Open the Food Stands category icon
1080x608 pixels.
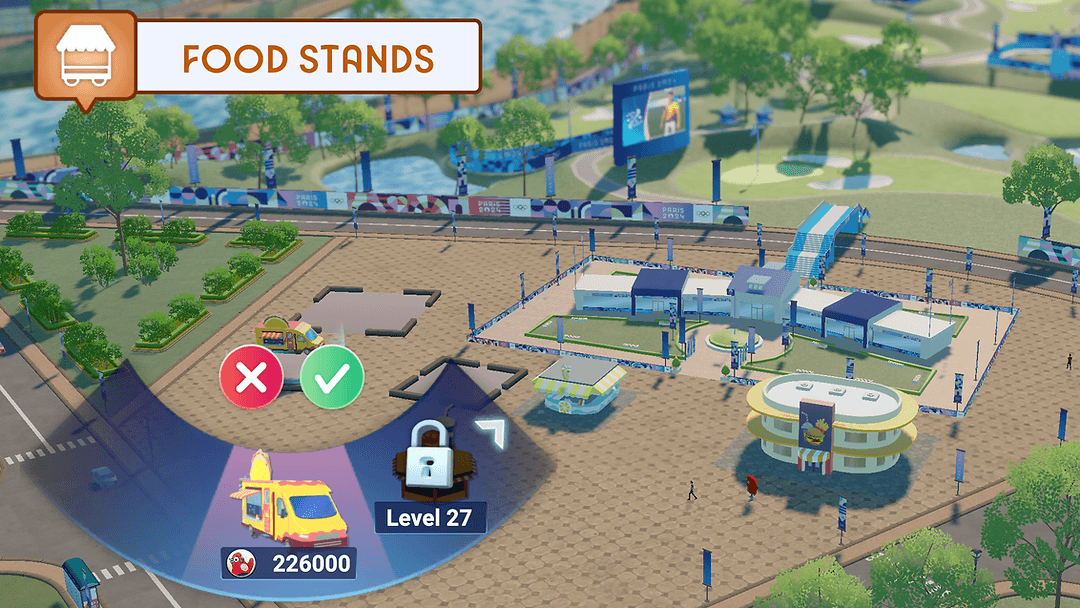coord(85,56)
